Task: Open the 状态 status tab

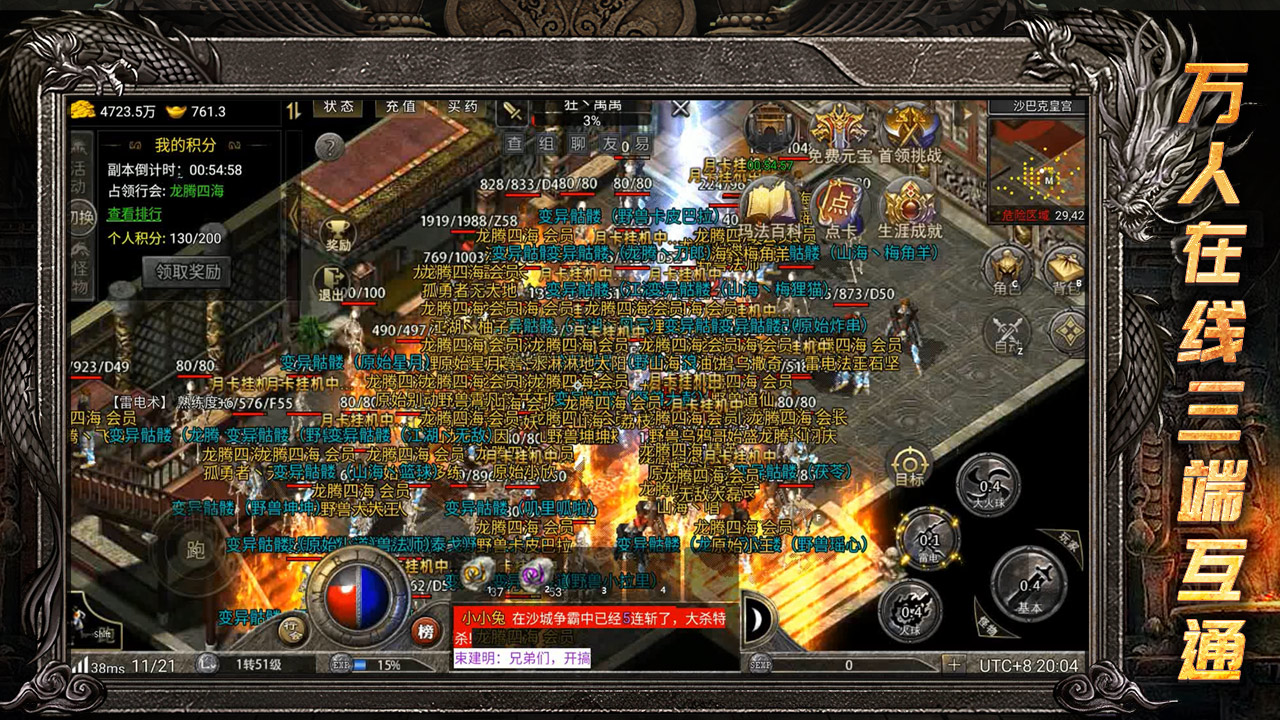Action: pyautogui.click(x=339, y=106)
